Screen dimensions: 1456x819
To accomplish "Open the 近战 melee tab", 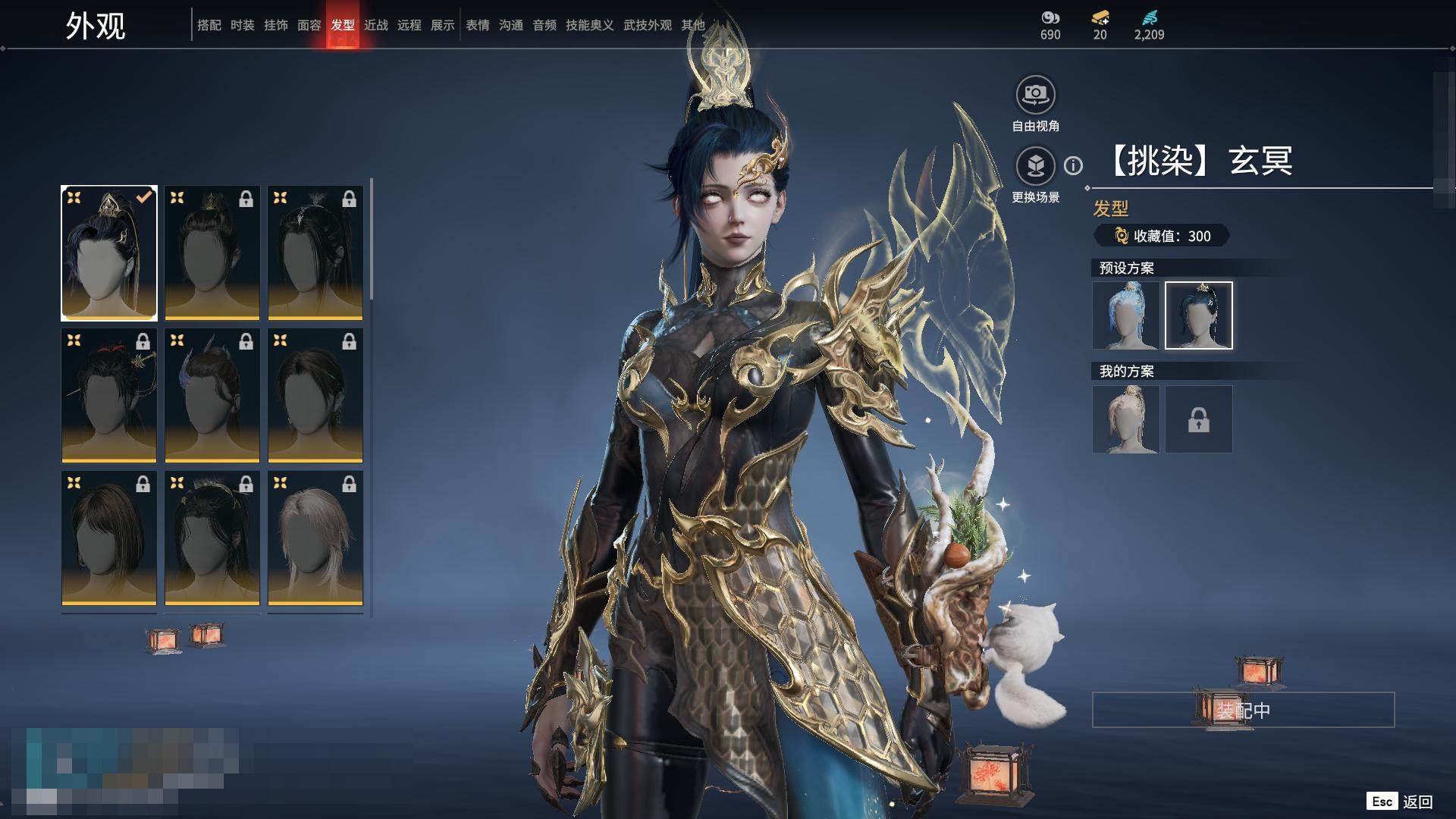I will pos(375,25).
